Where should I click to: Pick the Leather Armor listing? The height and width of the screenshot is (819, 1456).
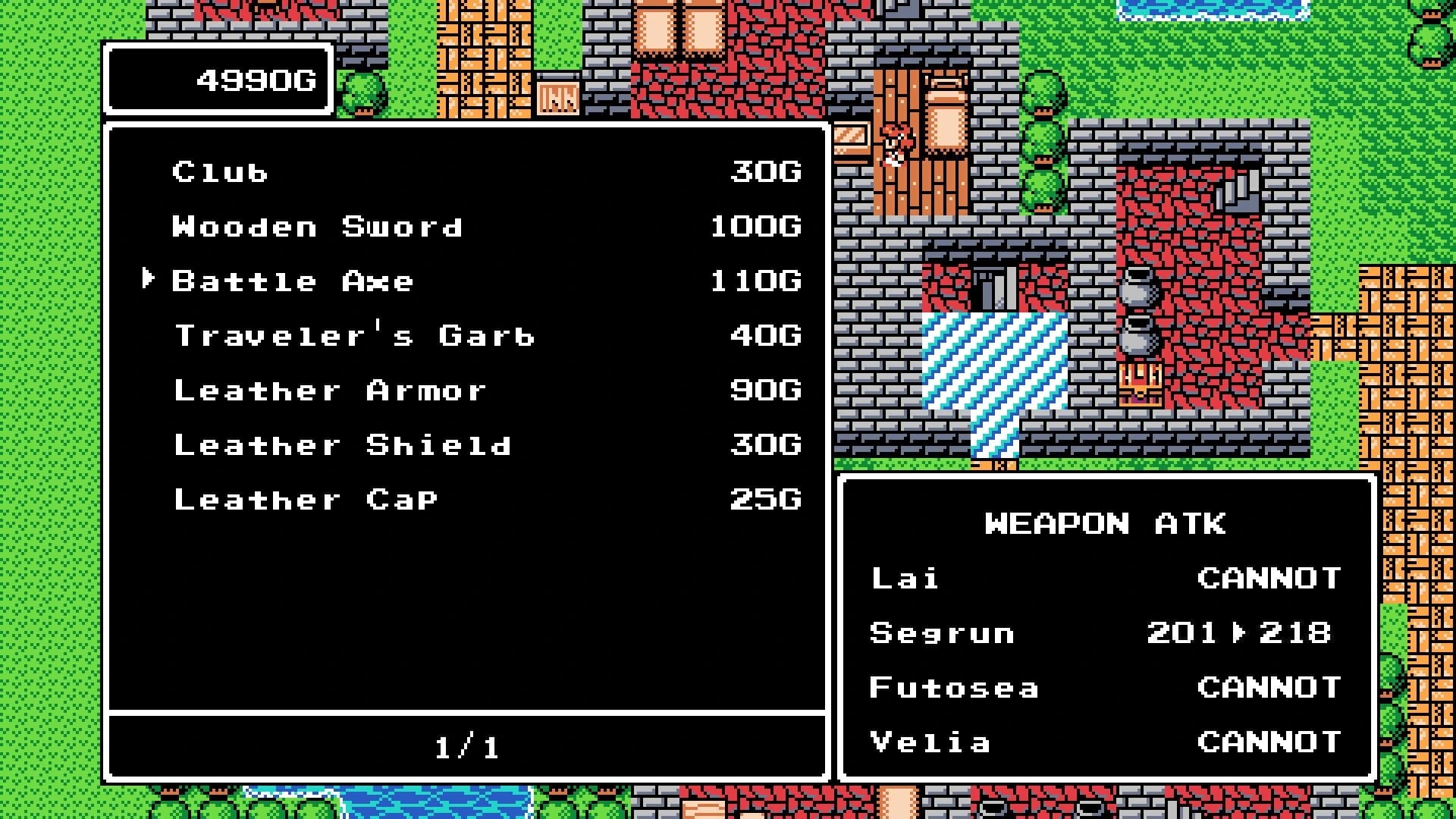pyautogui.click(x=329, y=390)
